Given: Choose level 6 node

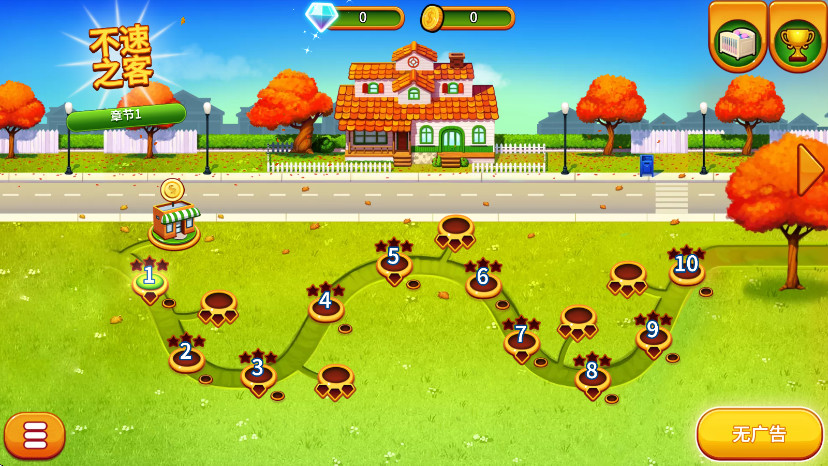Looking at the screenshot, I should [483, 278].
